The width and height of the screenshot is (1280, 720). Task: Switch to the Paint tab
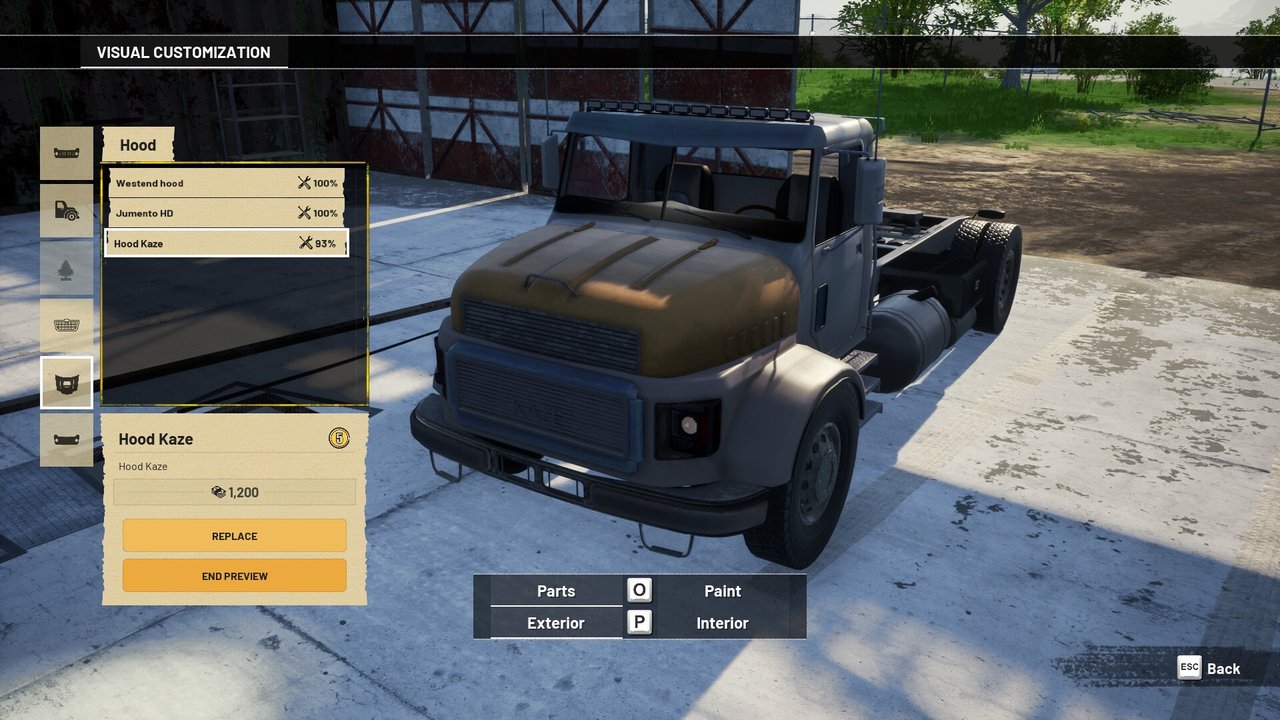pyautogui.click(x=722, y=591)
